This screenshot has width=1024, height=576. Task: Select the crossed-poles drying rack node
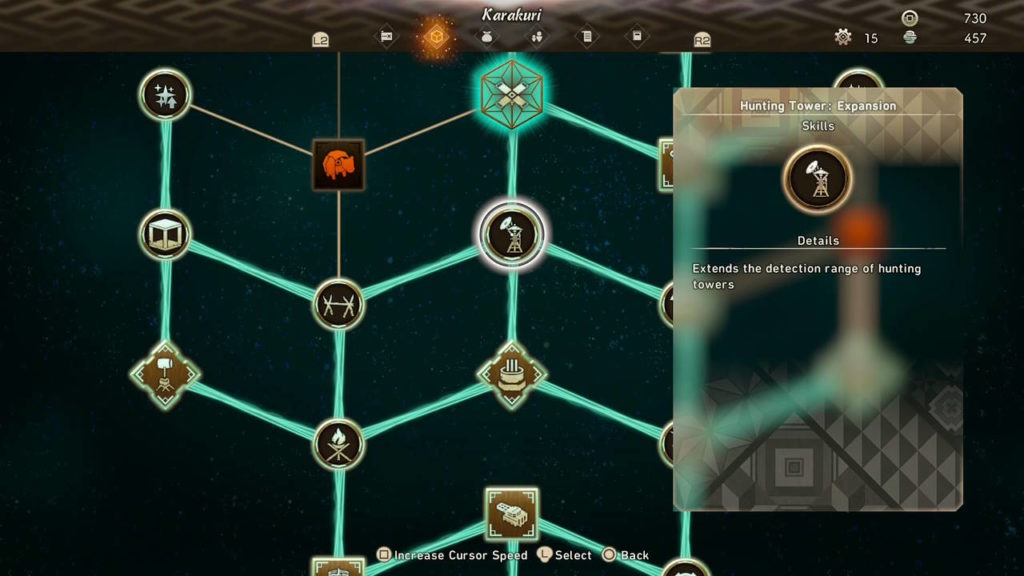(338, 304)
